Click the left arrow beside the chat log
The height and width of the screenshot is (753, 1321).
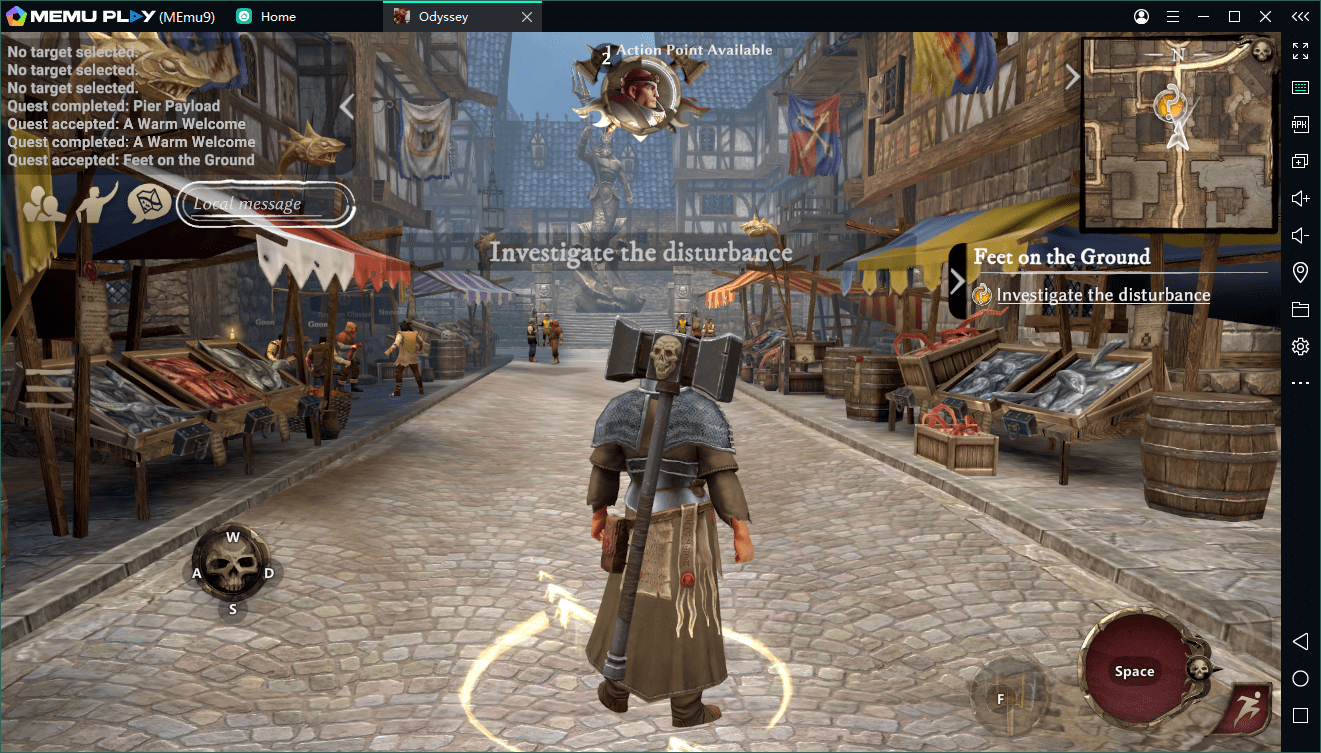(x=347, y=106)
